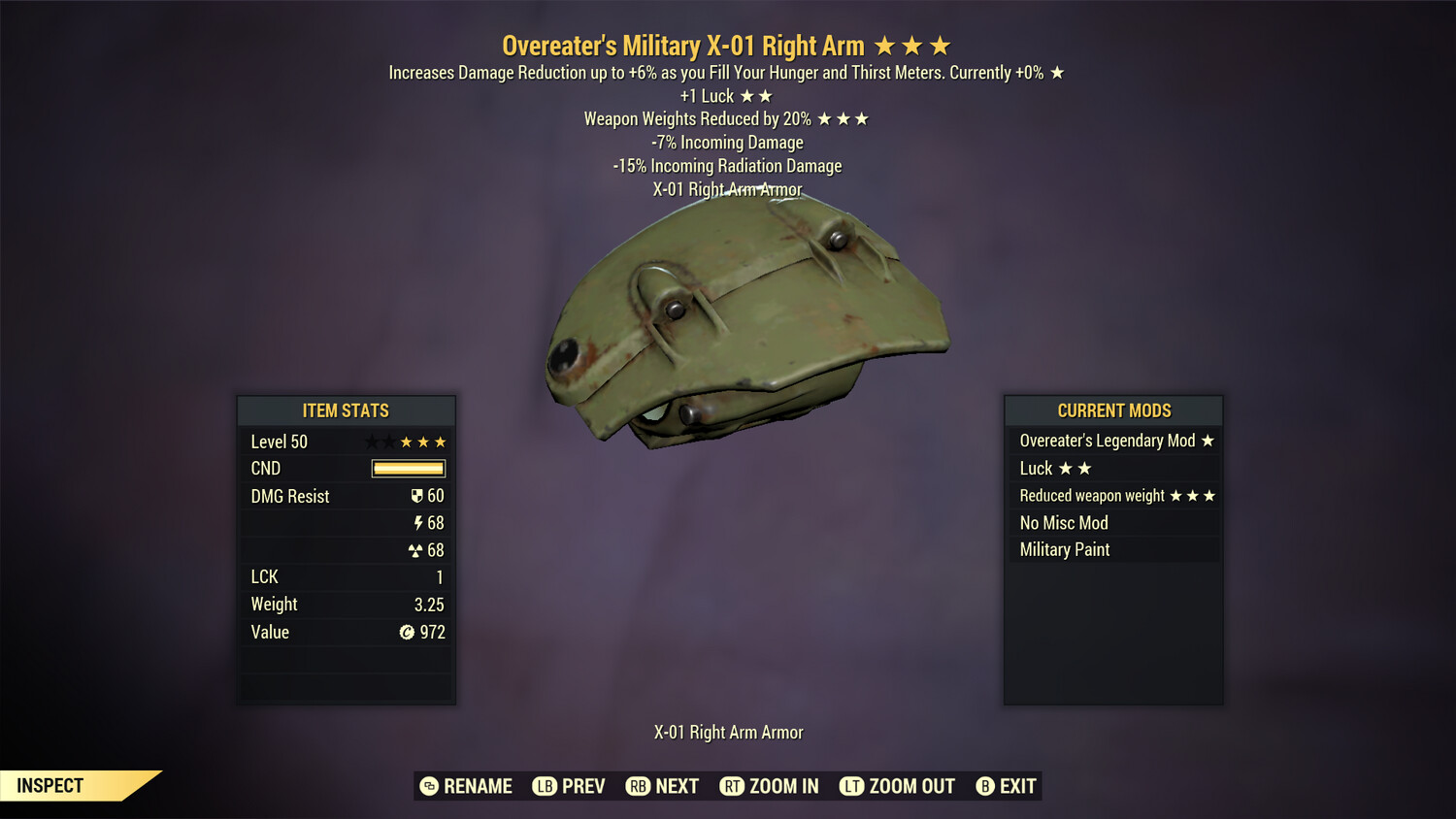
Task: Click the LT button icon for ZOOM OUT
Action: pos(852,786)
